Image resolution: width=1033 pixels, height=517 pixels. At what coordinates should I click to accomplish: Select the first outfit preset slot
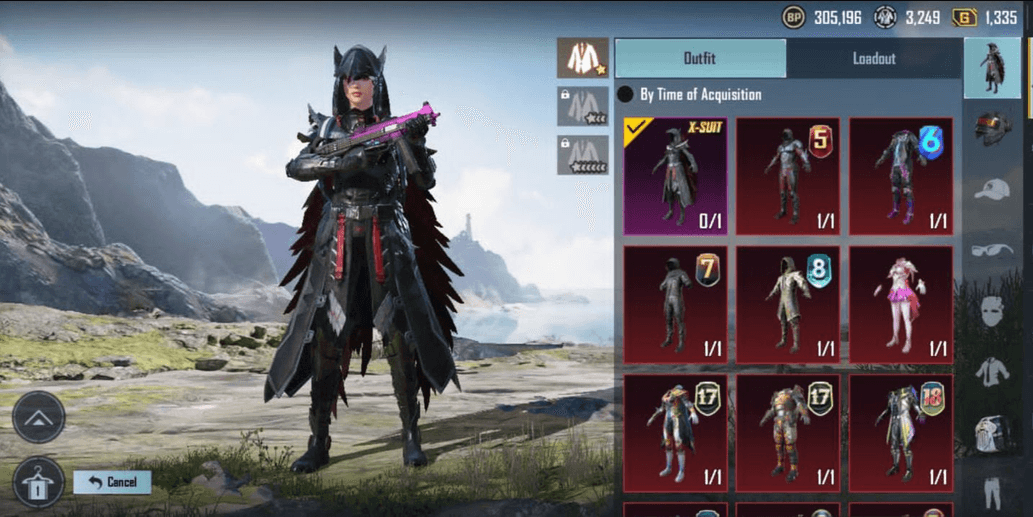pyautogui.click(x=582, y=58)
